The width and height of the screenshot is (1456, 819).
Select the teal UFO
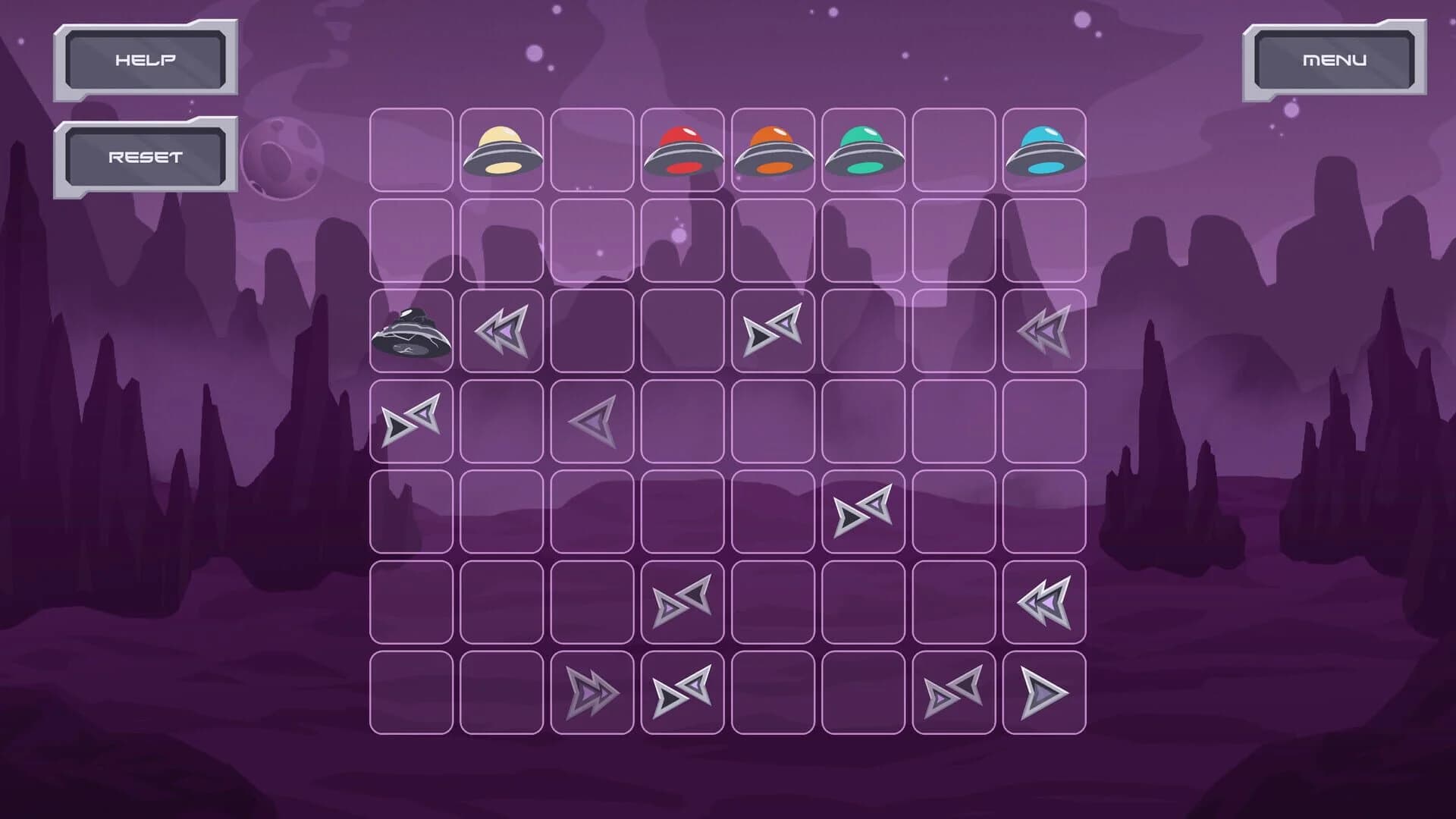pyautogui.click(x=866, y=149)
